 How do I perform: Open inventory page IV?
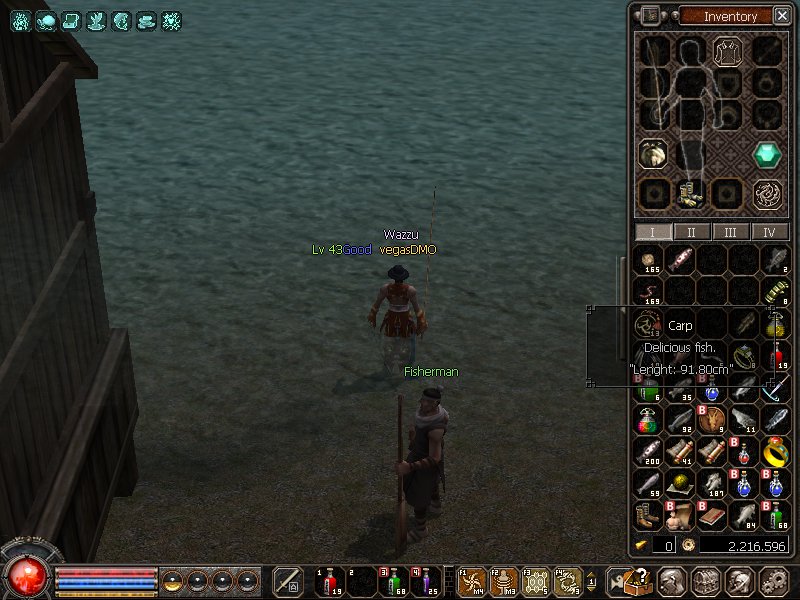pyautogui.click(x=769, y=232)
